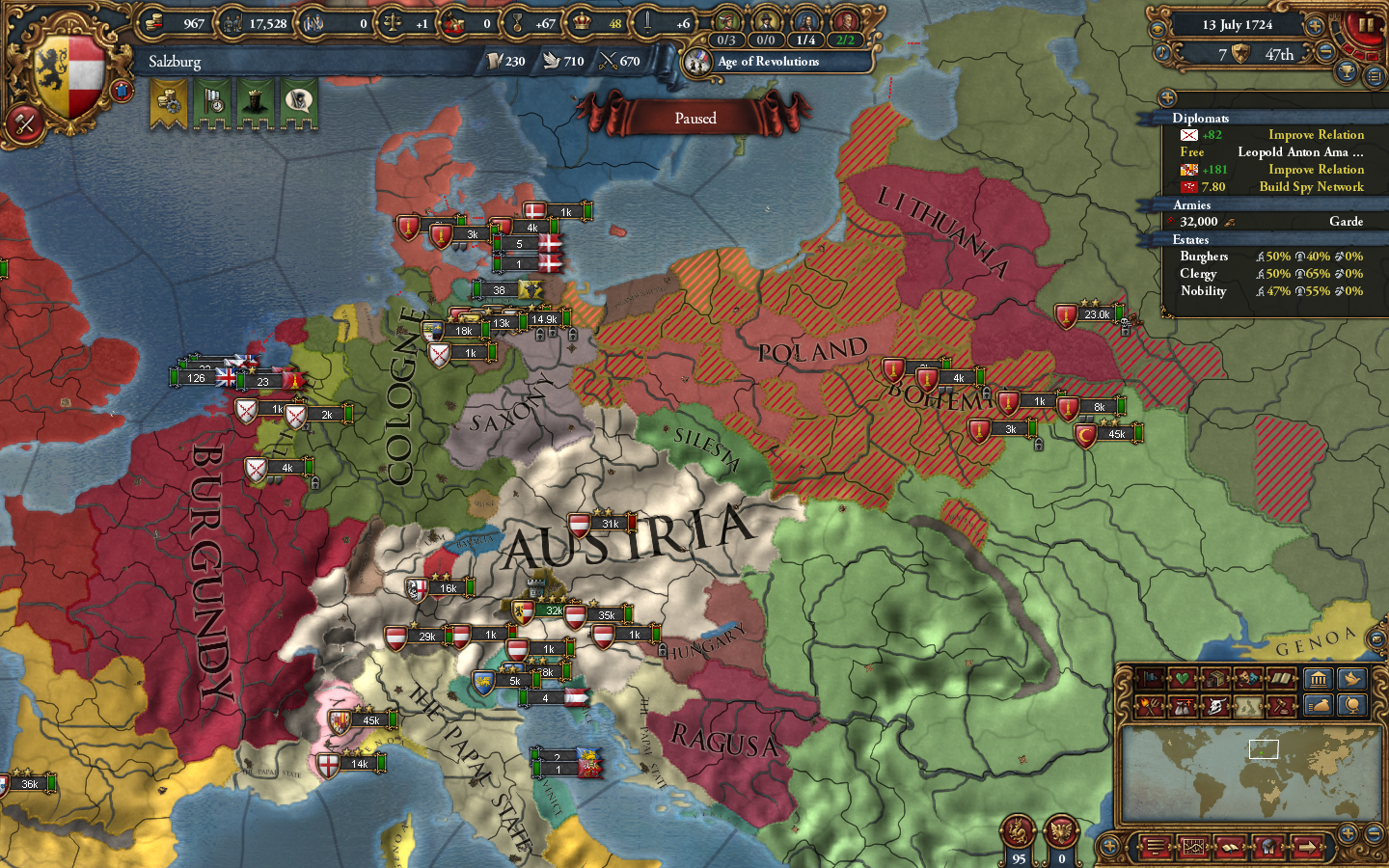The image size is (1389, 868).
Task: Toggle the music player note icon
Action: coord(1162,53)
